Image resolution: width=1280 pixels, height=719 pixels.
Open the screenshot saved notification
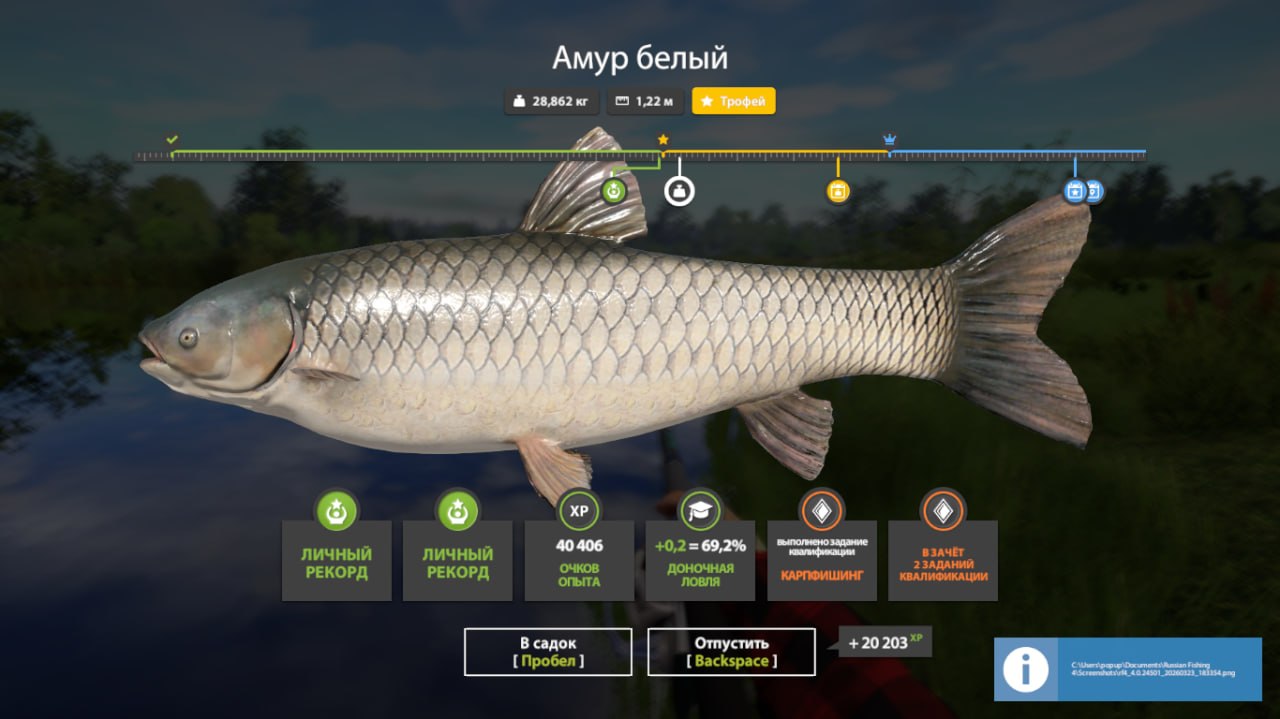1127,669
